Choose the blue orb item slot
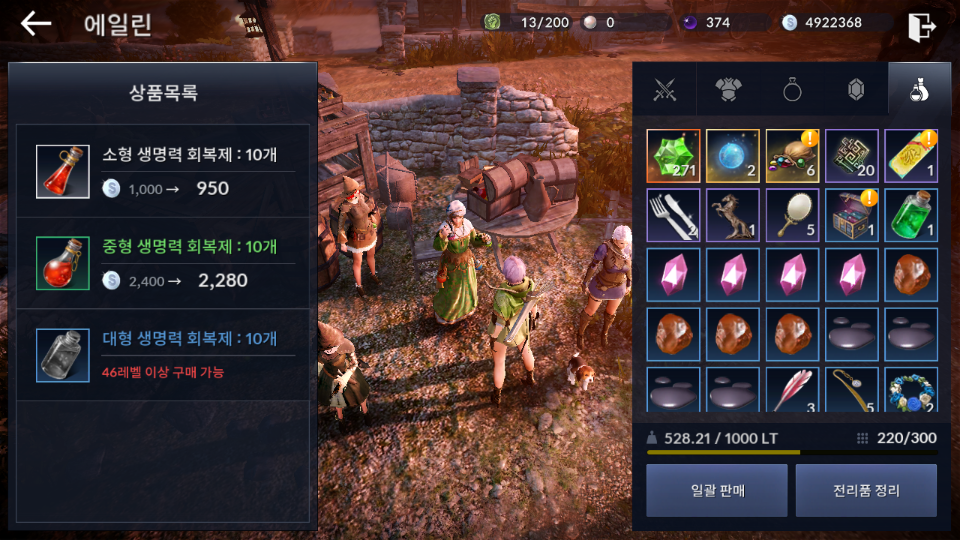Screen dimensions: 960x540 733,156
